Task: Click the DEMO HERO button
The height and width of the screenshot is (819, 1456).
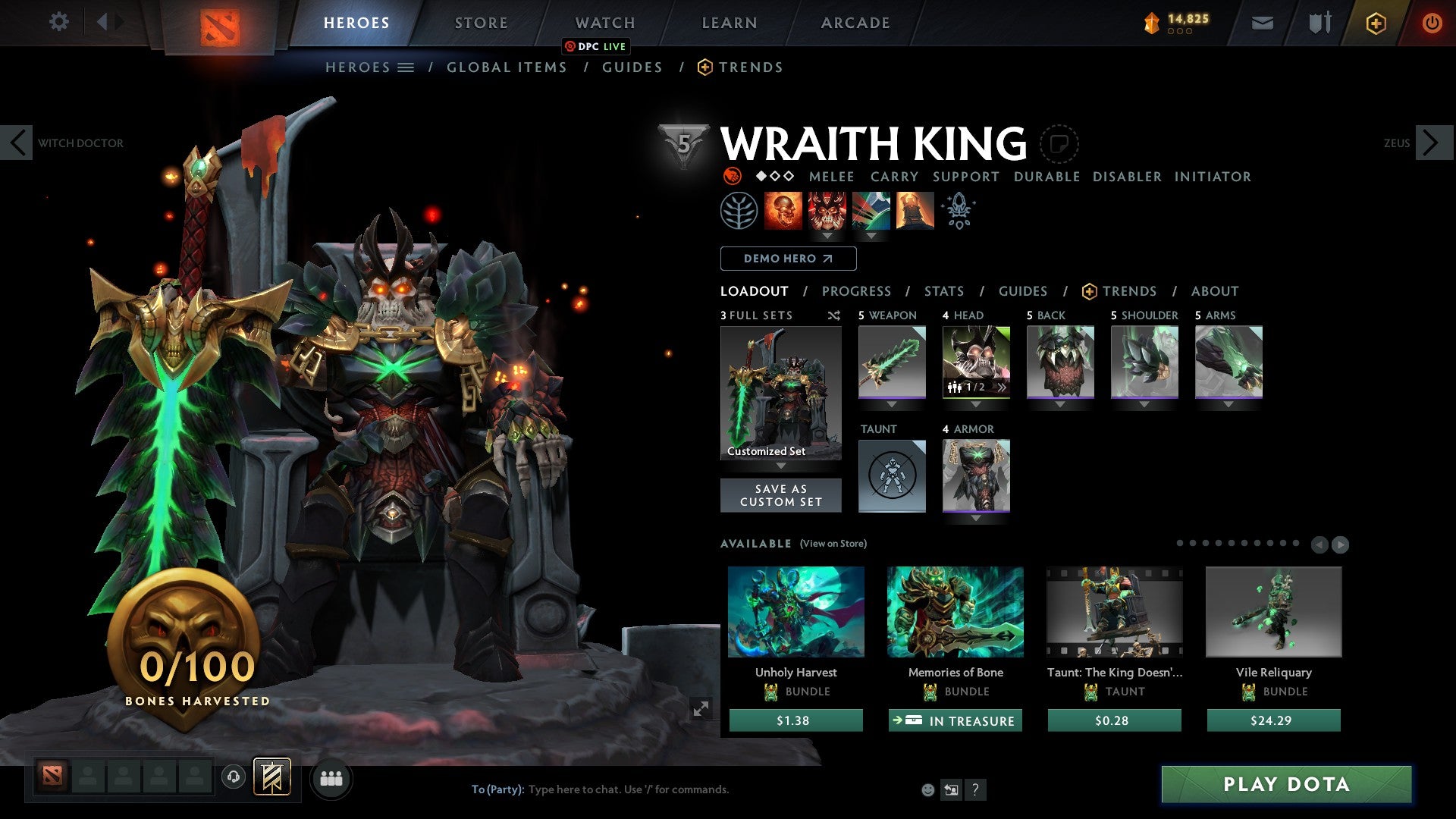Action: click(x=788, y=259)
